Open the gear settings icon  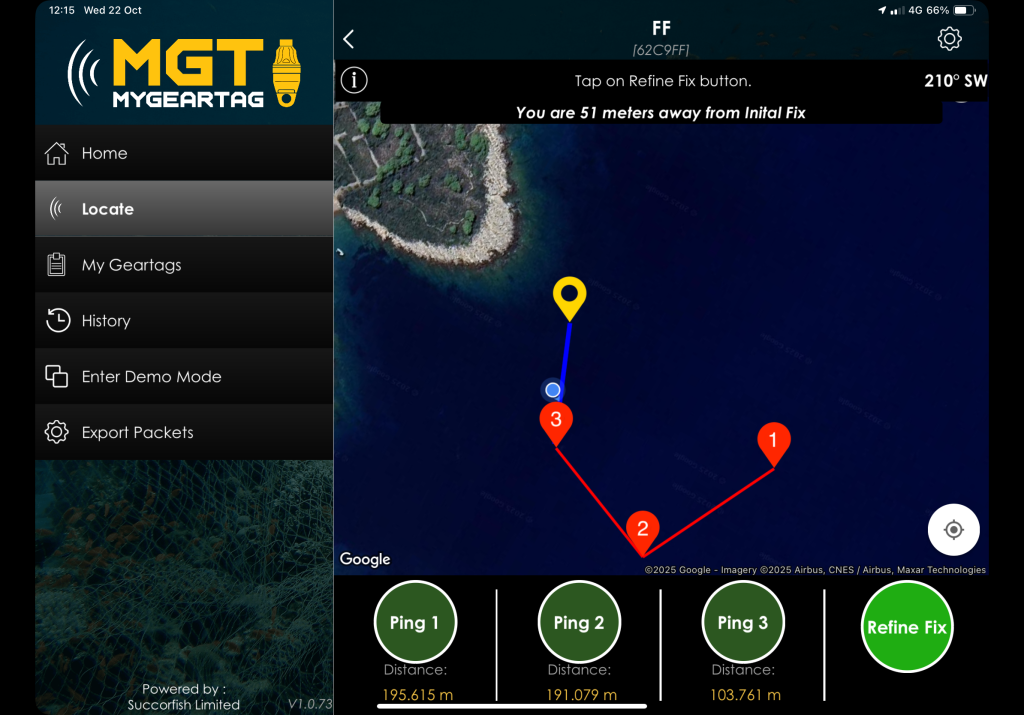click(x=949, y=39)
